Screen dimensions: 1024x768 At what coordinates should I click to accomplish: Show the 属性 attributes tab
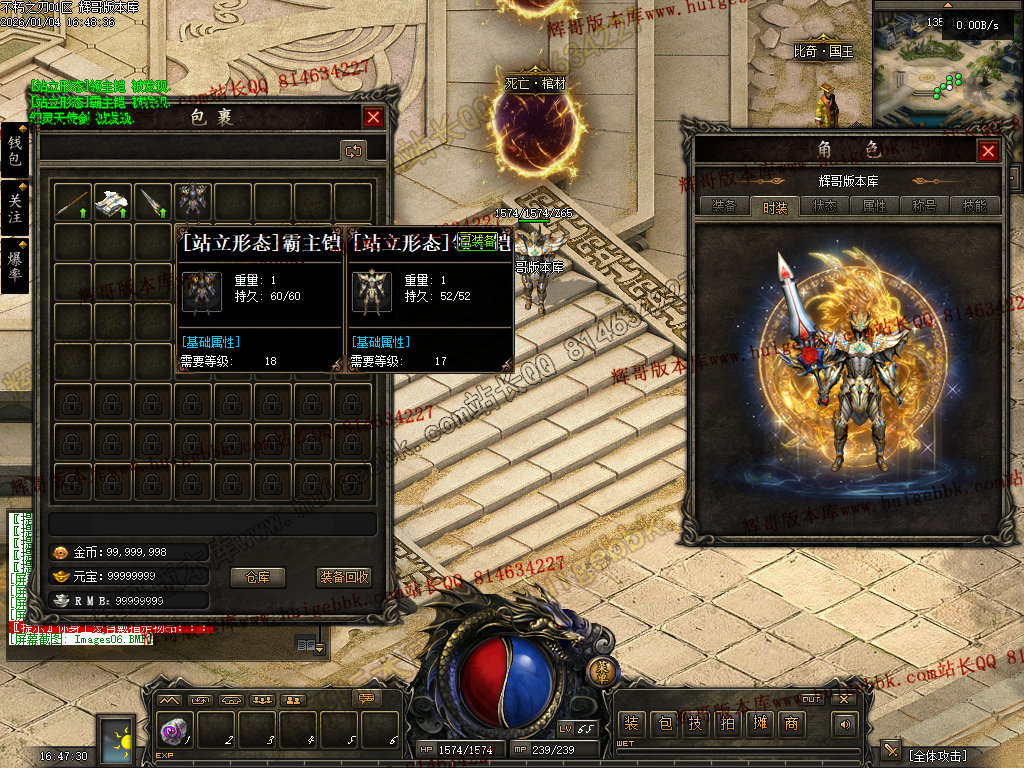click(874, 206)
